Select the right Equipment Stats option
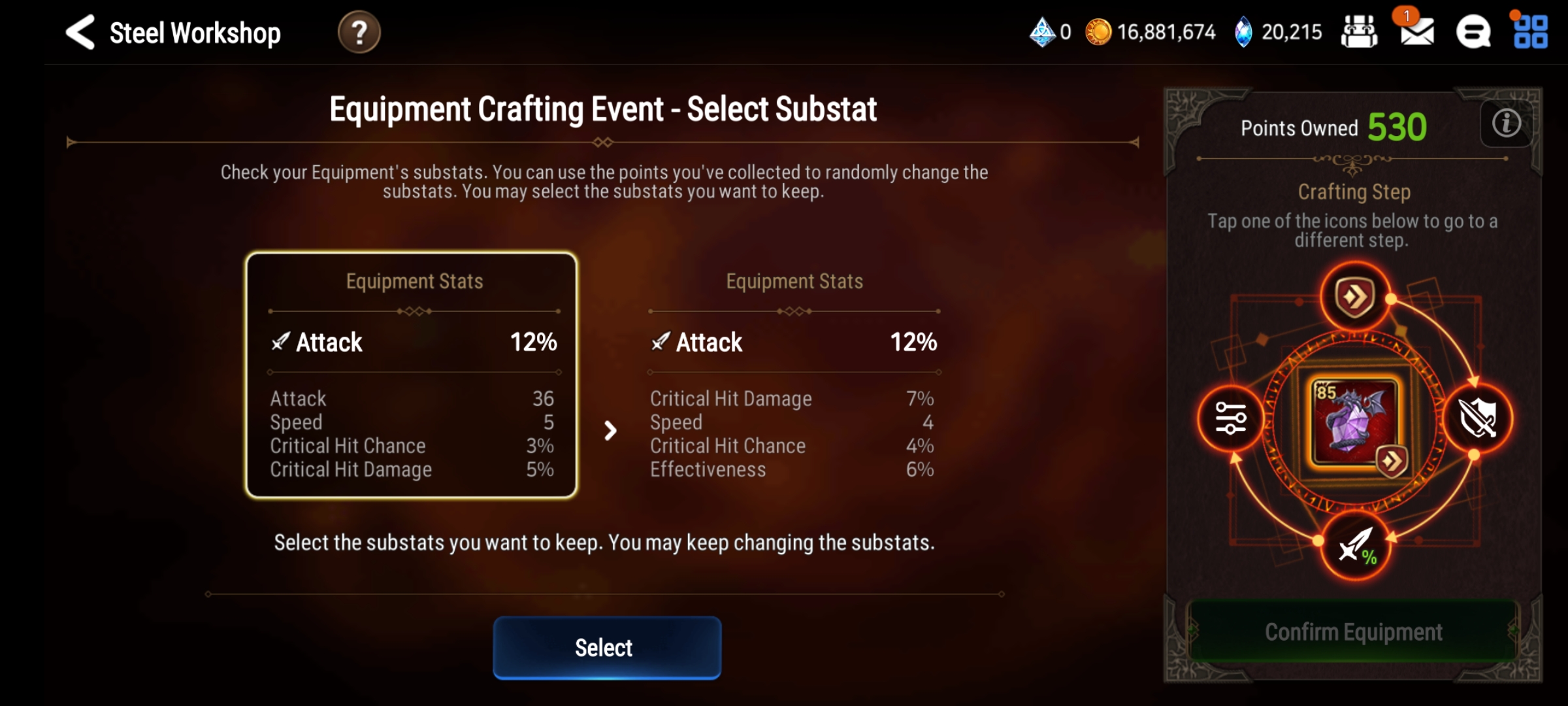Image resolution: width=1568 pixels, height=706 pixels. click(x=792, y=375)
